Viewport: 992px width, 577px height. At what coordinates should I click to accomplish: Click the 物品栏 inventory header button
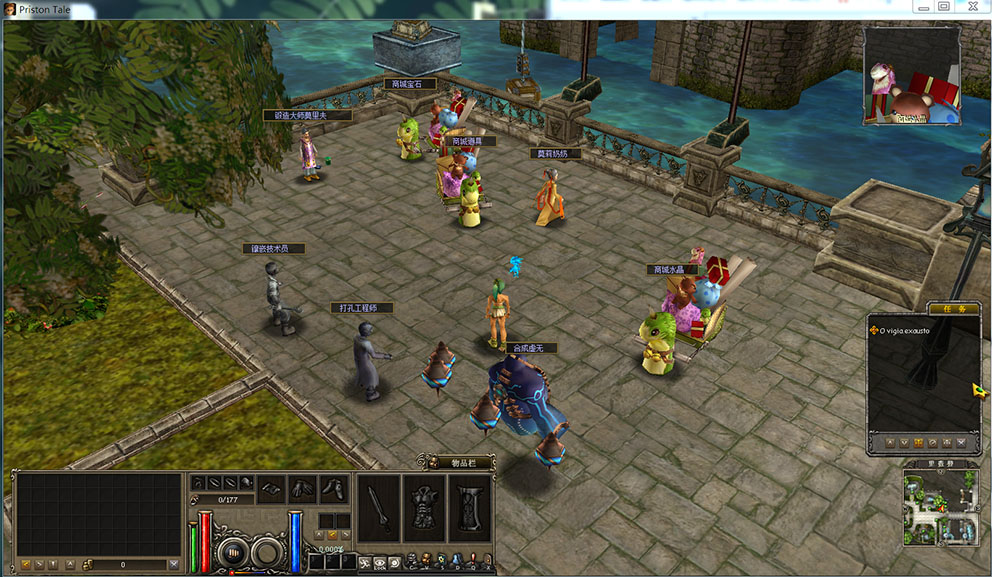tap(456, 462)
